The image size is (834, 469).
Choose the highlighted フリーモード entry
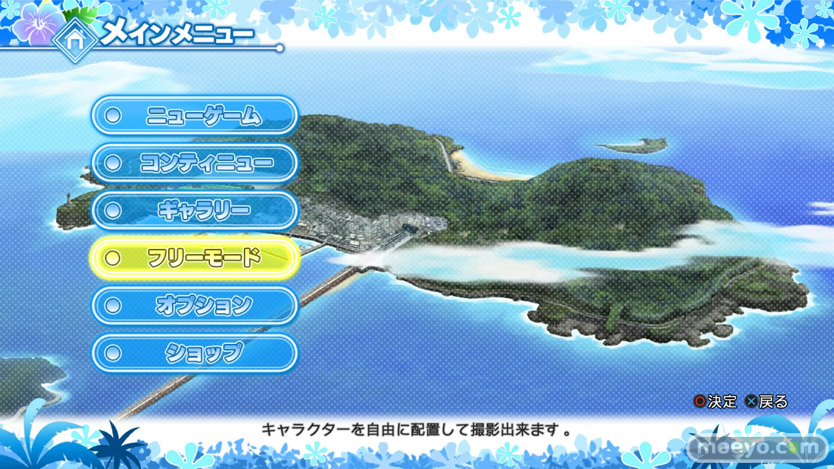click(x=196, y=257)
